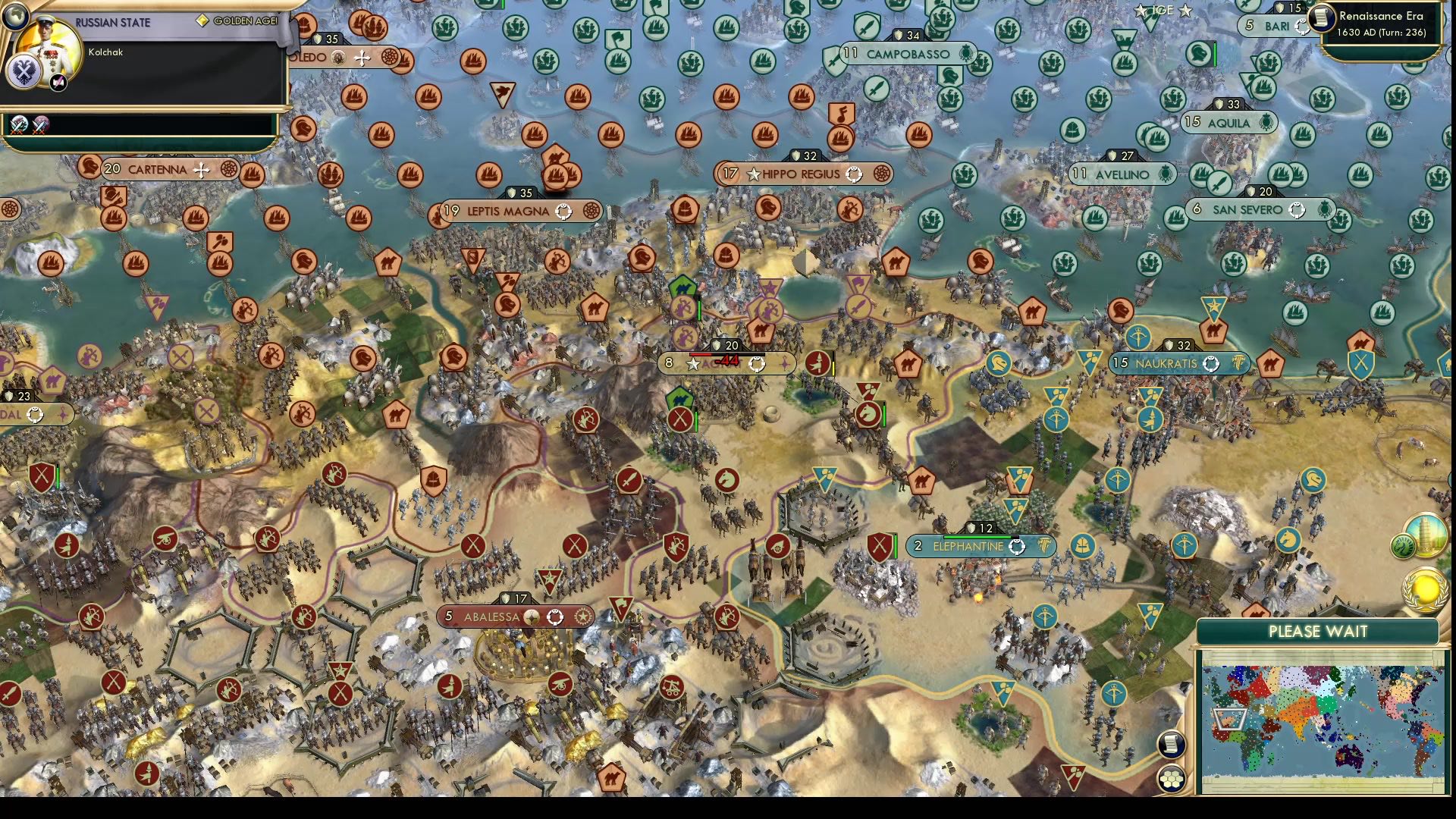Click the religion cross icon on Cartenna banner
The image size is (1456, 819).
(201, 170)
